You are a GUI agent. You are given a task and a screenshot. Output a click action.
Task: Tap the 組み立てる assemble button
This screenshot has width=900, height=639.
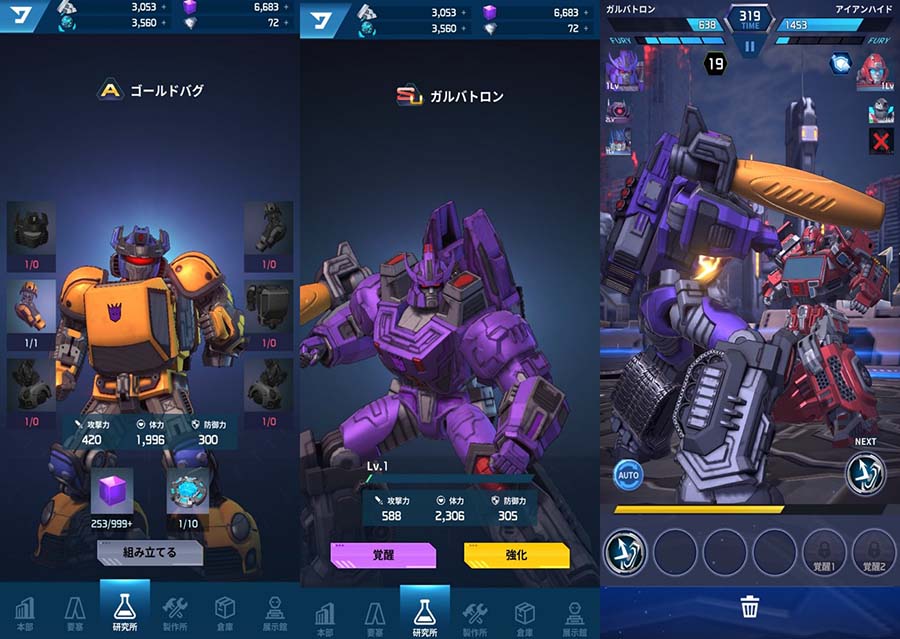coord(150,552)
